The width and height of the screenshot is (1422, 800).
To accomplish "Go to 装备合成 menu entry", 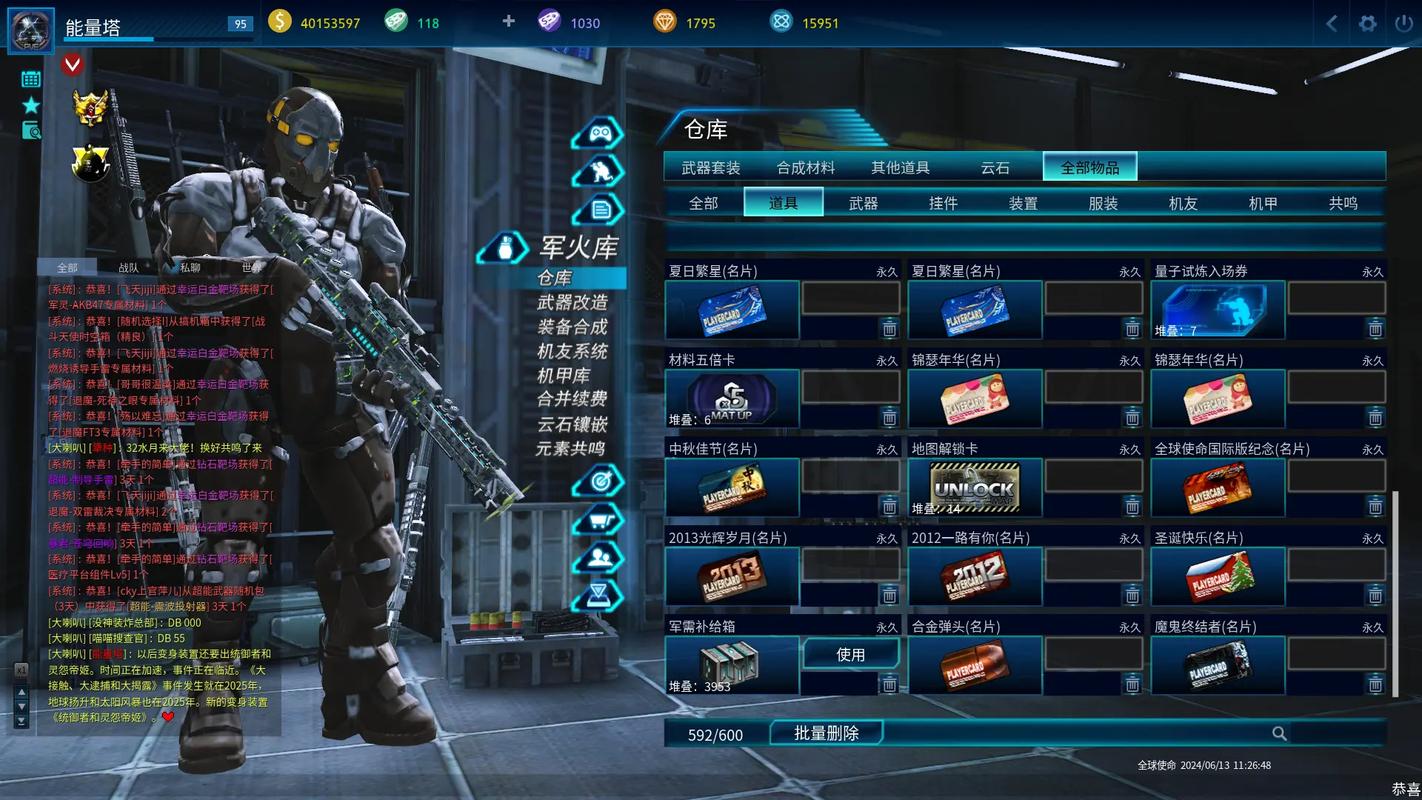I will [572, 326].
